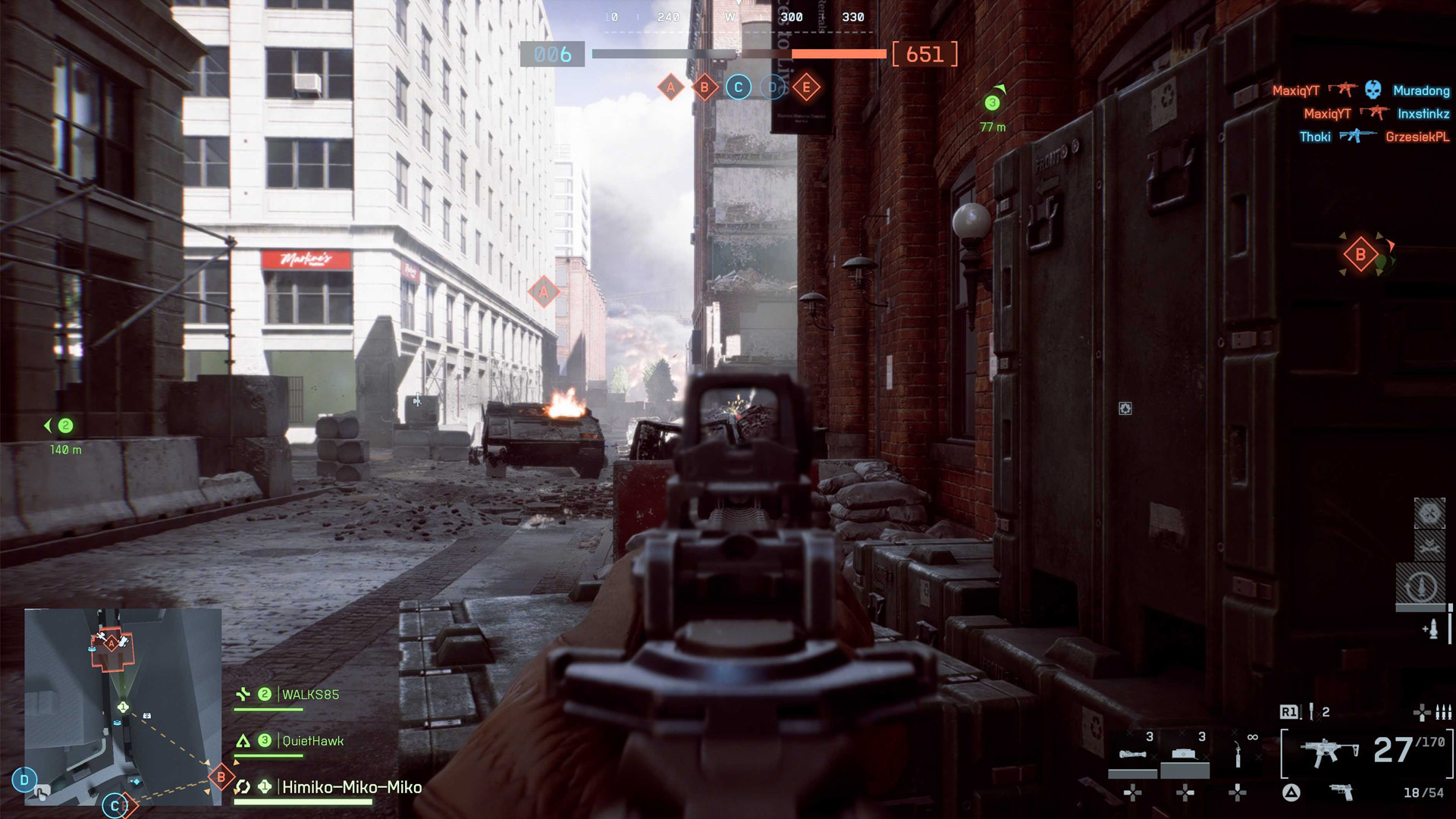Switch to the sidearm pistol slot

point(1341,792)
